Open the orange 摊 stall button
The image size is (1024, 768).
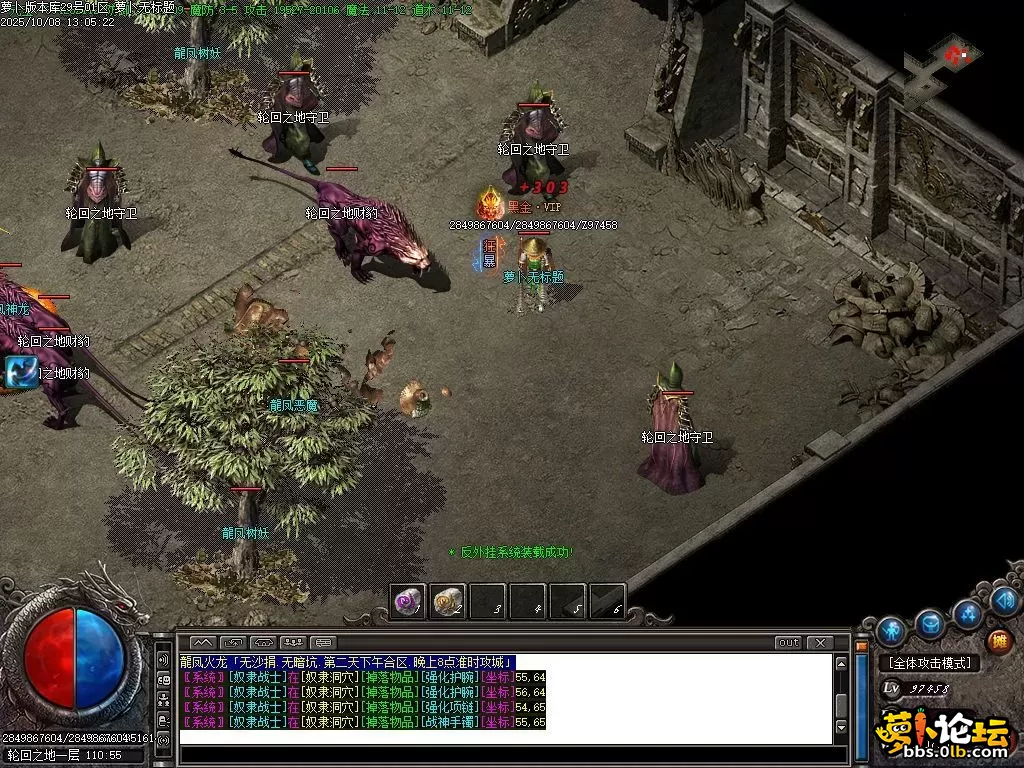(997, 641)
